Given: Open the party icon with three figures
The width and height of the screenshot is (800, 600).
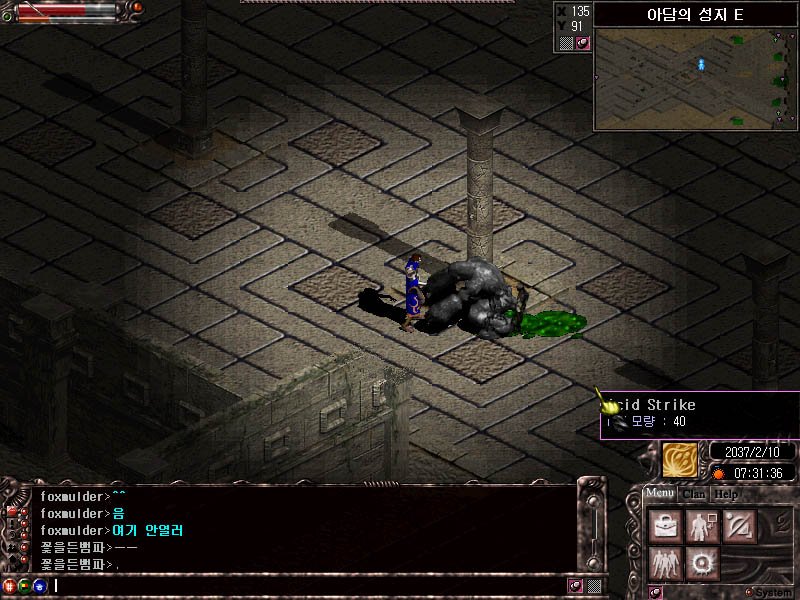Looking at the screenshot, I should pyautogui.click(x=664, y=564).
